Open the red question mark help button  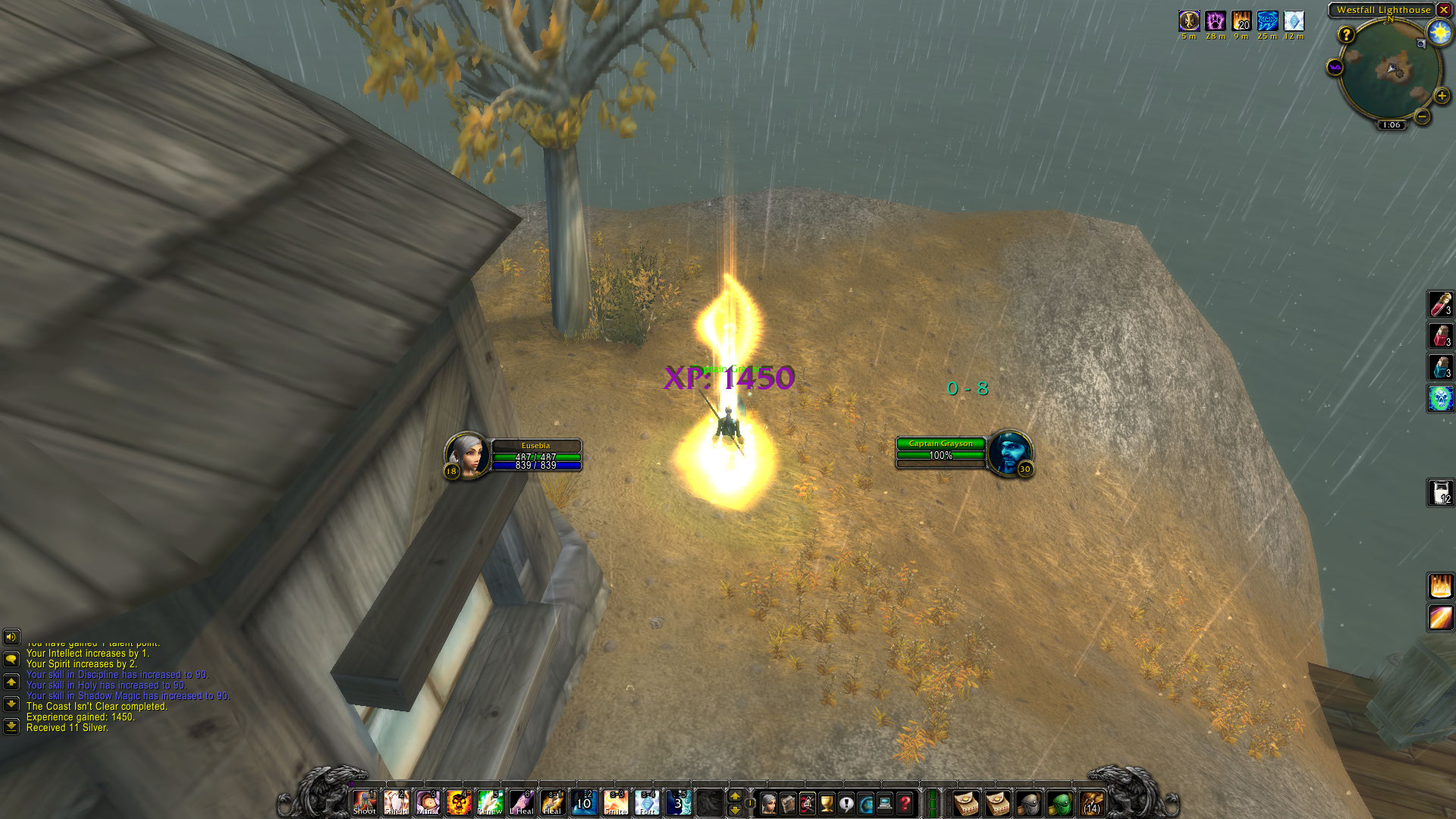click(x=905, y=803)
